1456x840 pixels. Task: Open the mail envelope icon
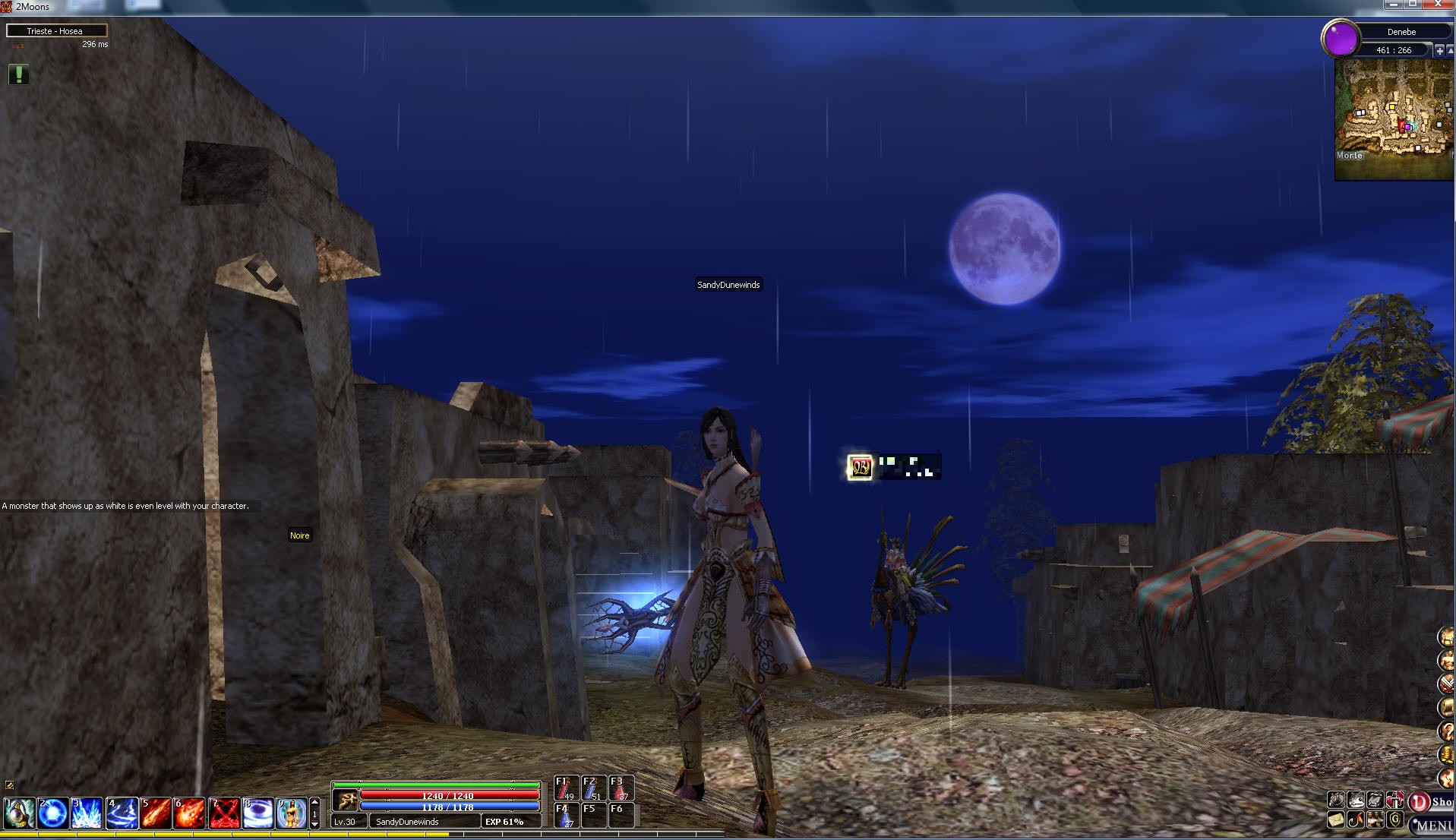tap(1336, 820)
